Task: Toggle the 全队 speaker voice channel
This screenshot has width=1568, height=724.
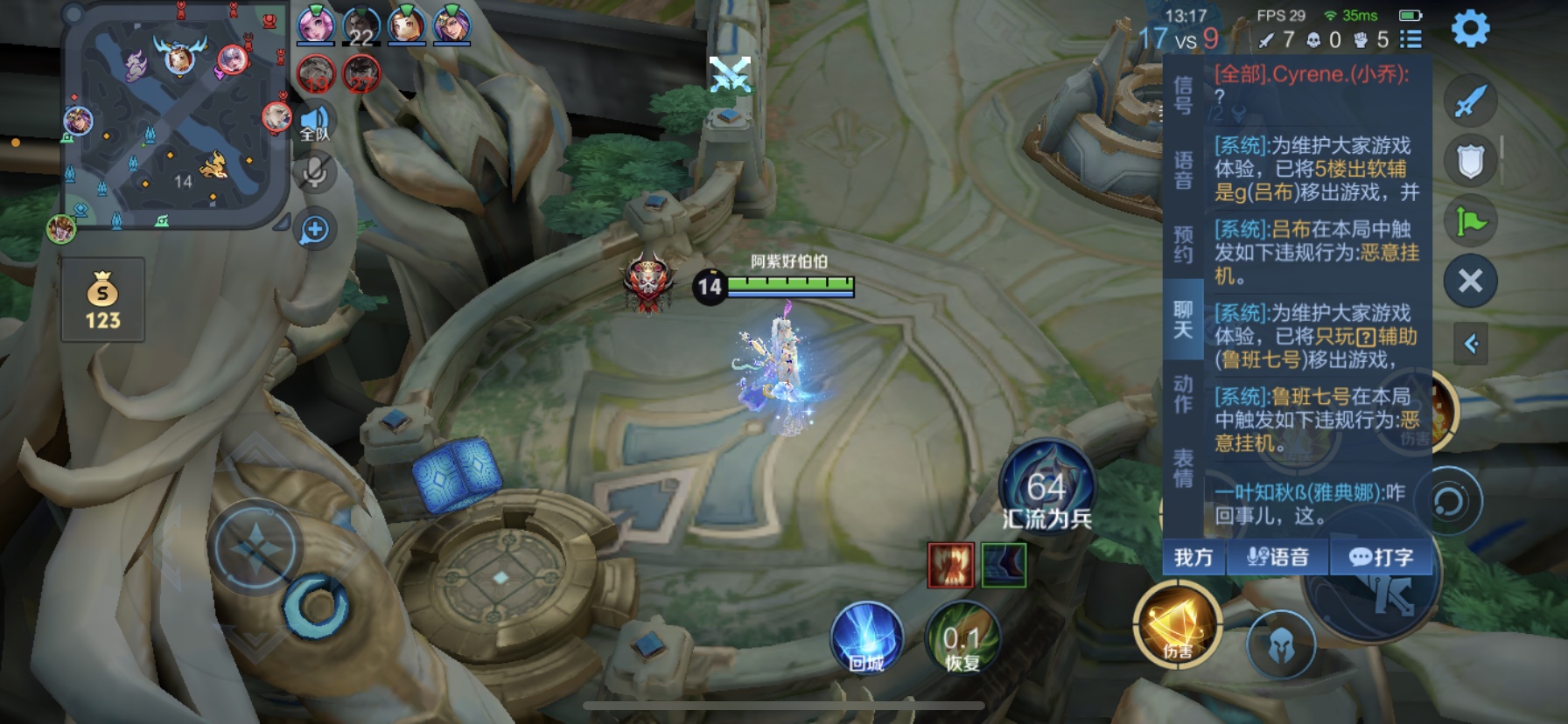Action: click(314, 124)
